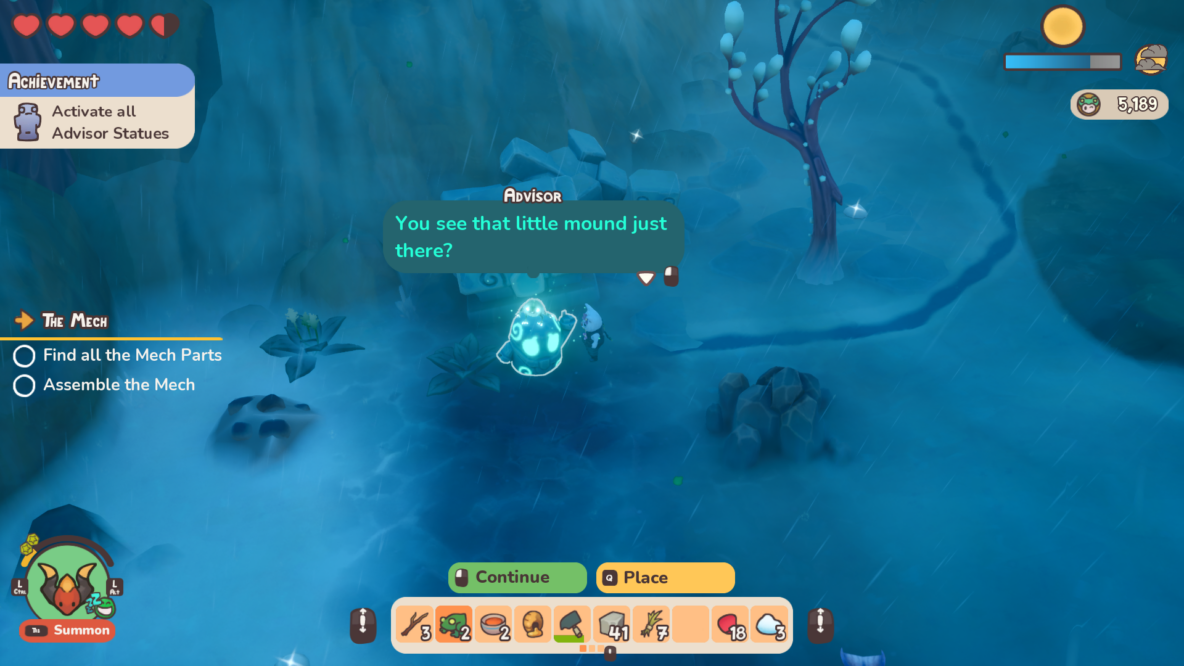Select the stone block stack of 41
This screenshot has width=1184, height=666.
coord(611,624)
